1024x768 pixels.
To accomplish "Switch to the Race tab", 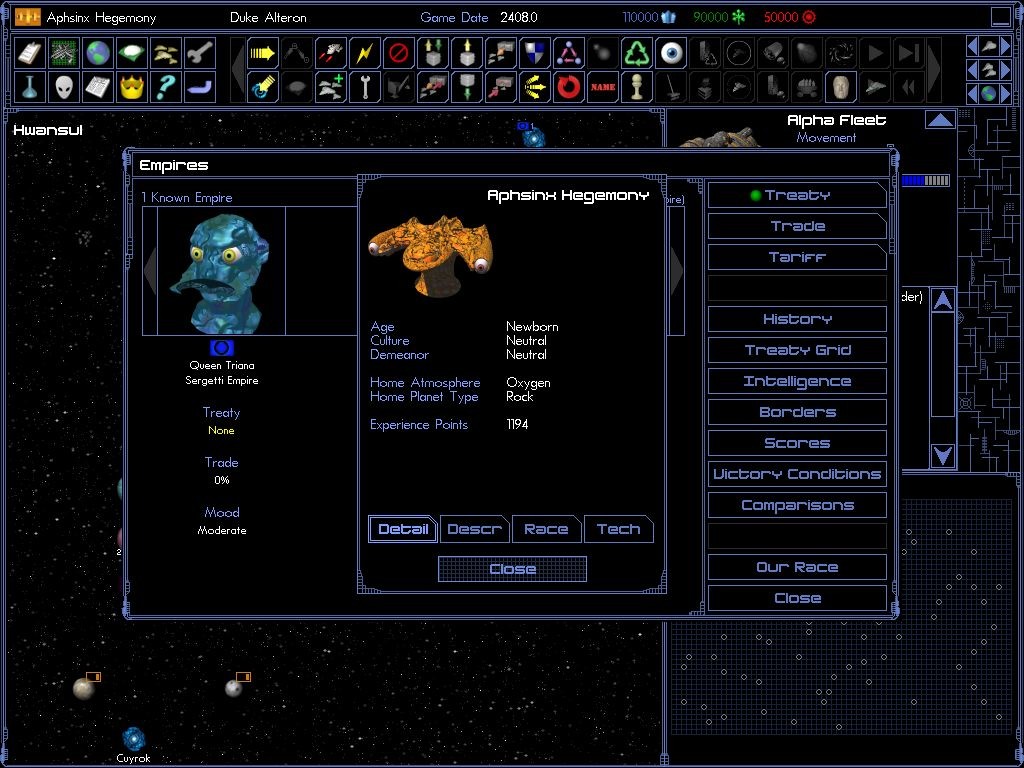I will tap(546, 529).
